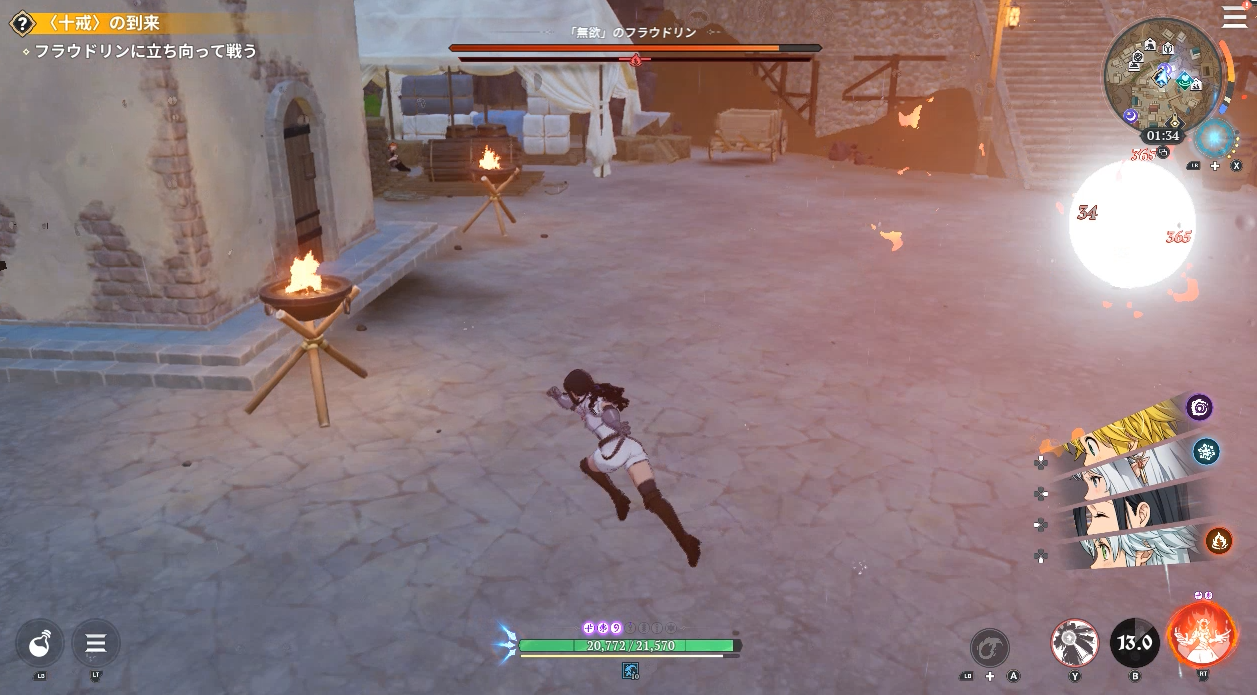Activate the fiery ultimate skill icon
Image resolution: width=1257 pixels, height=695 pixels.
click(1202, 636)
